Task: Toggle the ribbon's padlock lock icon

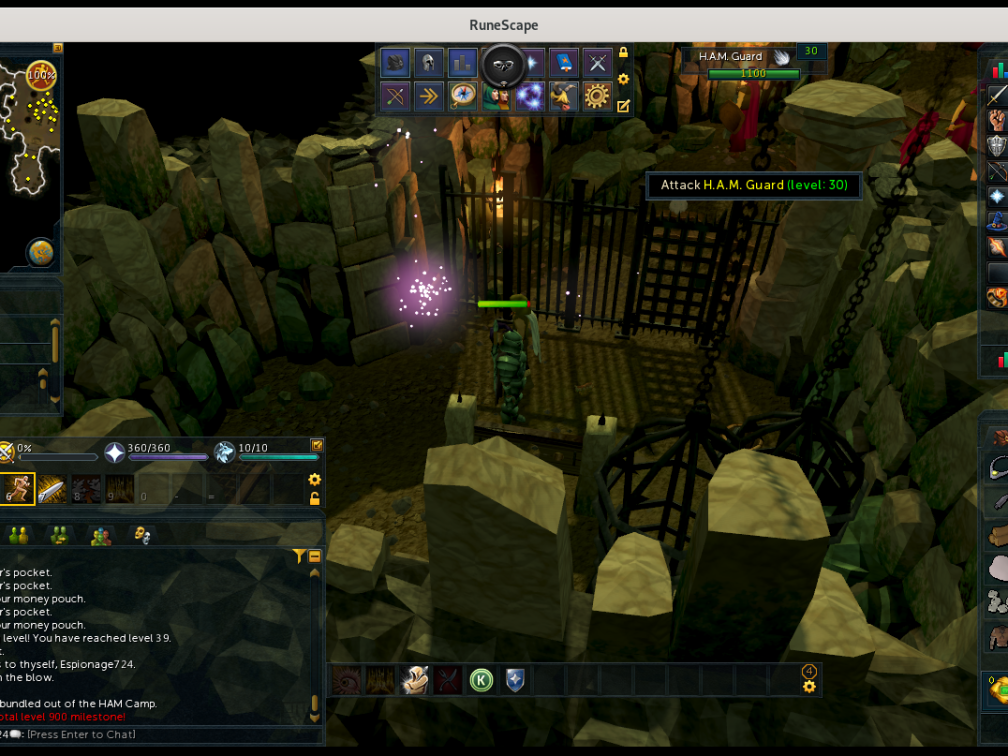Action: point(624,52)
